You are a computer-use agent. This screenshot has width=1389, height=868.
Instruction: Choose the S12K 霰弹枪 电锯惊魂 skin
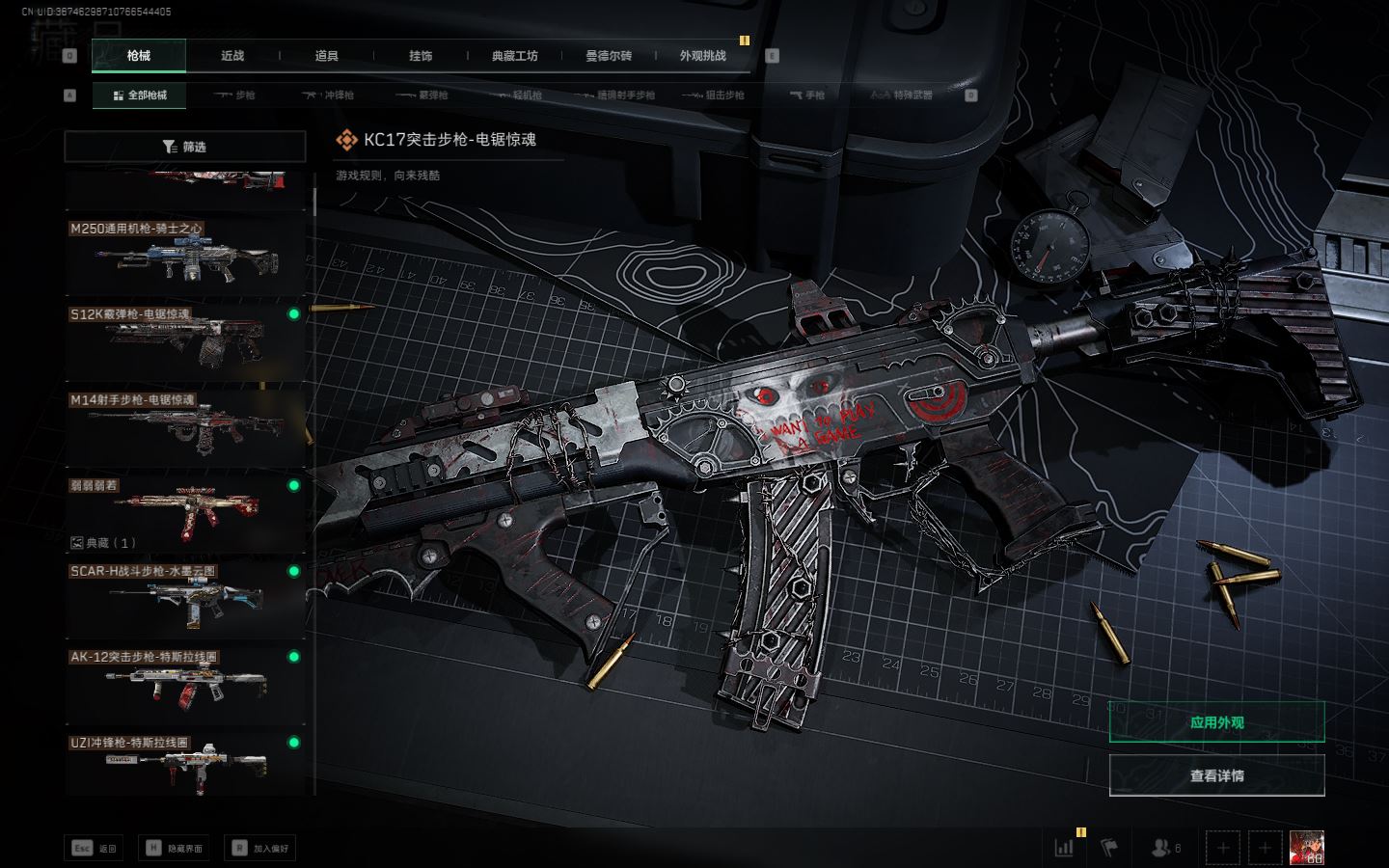[185, 341]
